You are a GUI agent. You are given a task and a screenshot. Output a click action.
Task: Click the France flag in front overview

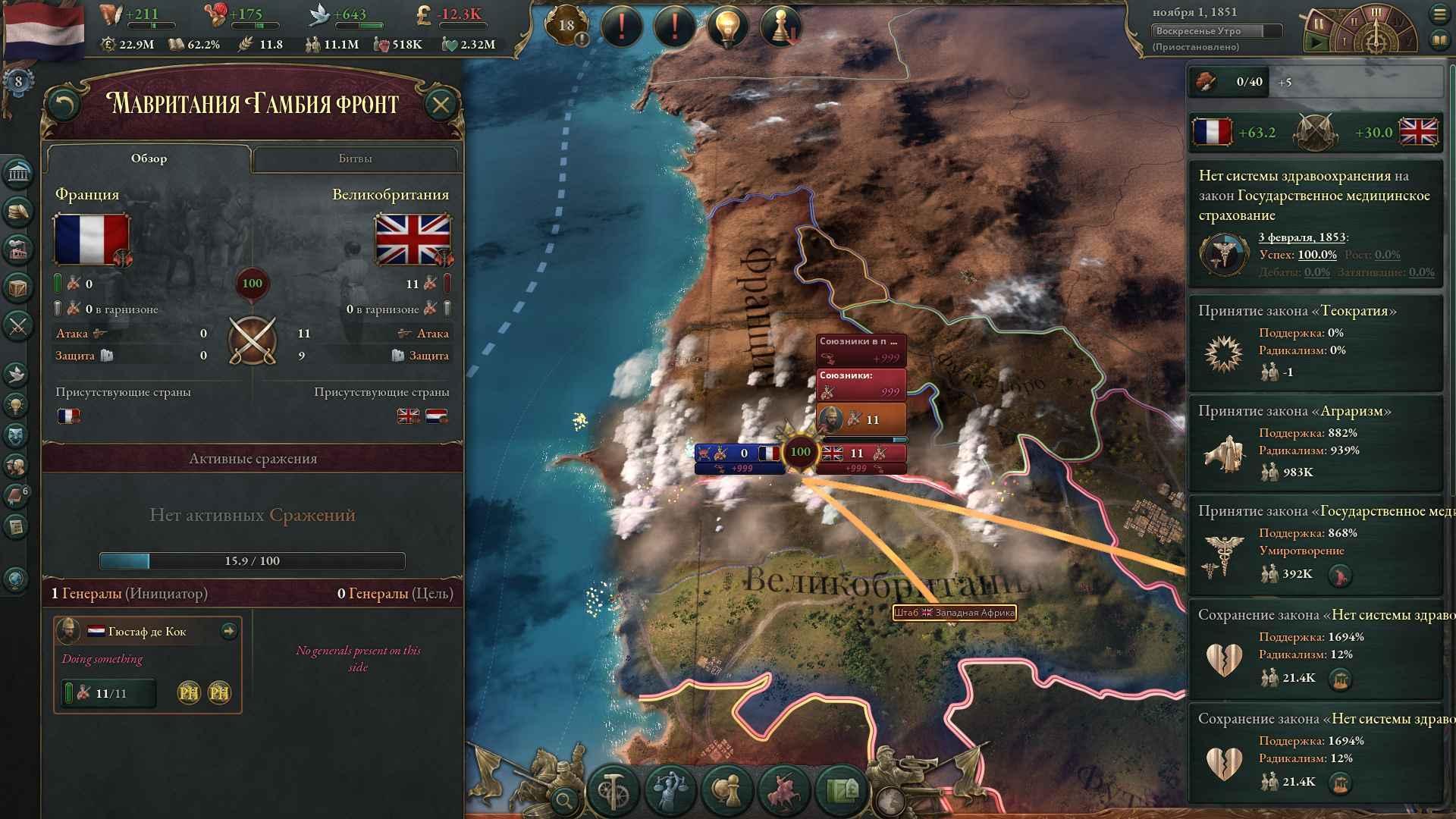[91, 240]
